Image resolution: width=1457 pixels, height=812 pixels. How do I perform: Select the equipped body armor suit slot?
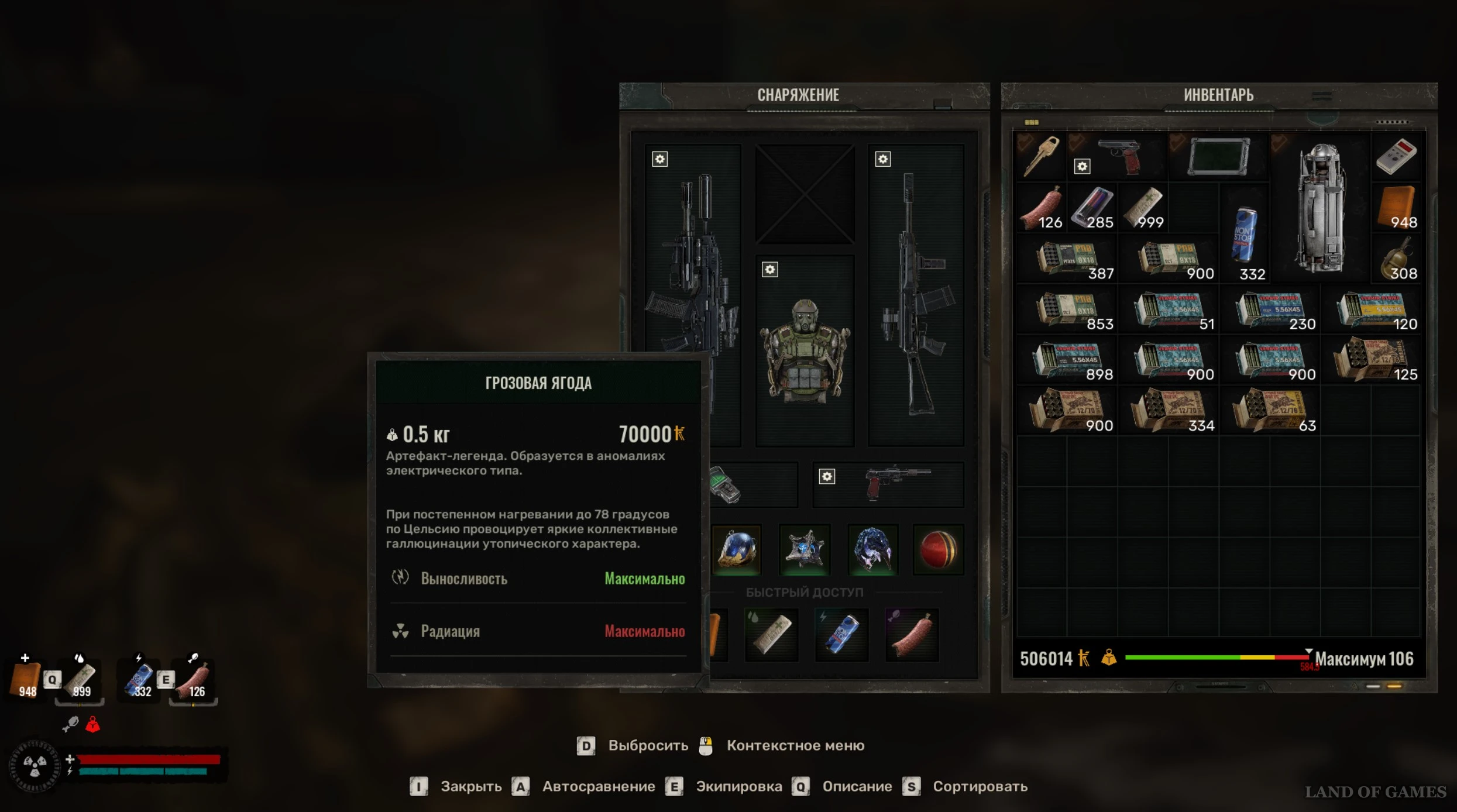tap(805, 351)
